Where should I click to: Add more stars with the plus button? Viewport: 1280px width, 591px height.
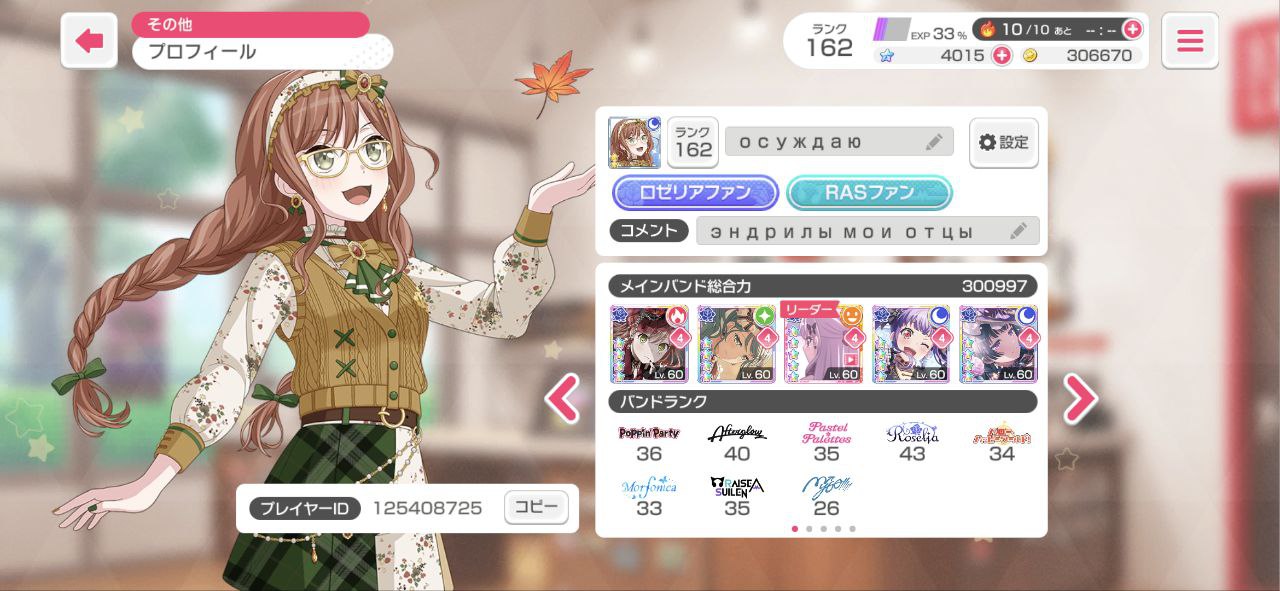click(1001, 56)
